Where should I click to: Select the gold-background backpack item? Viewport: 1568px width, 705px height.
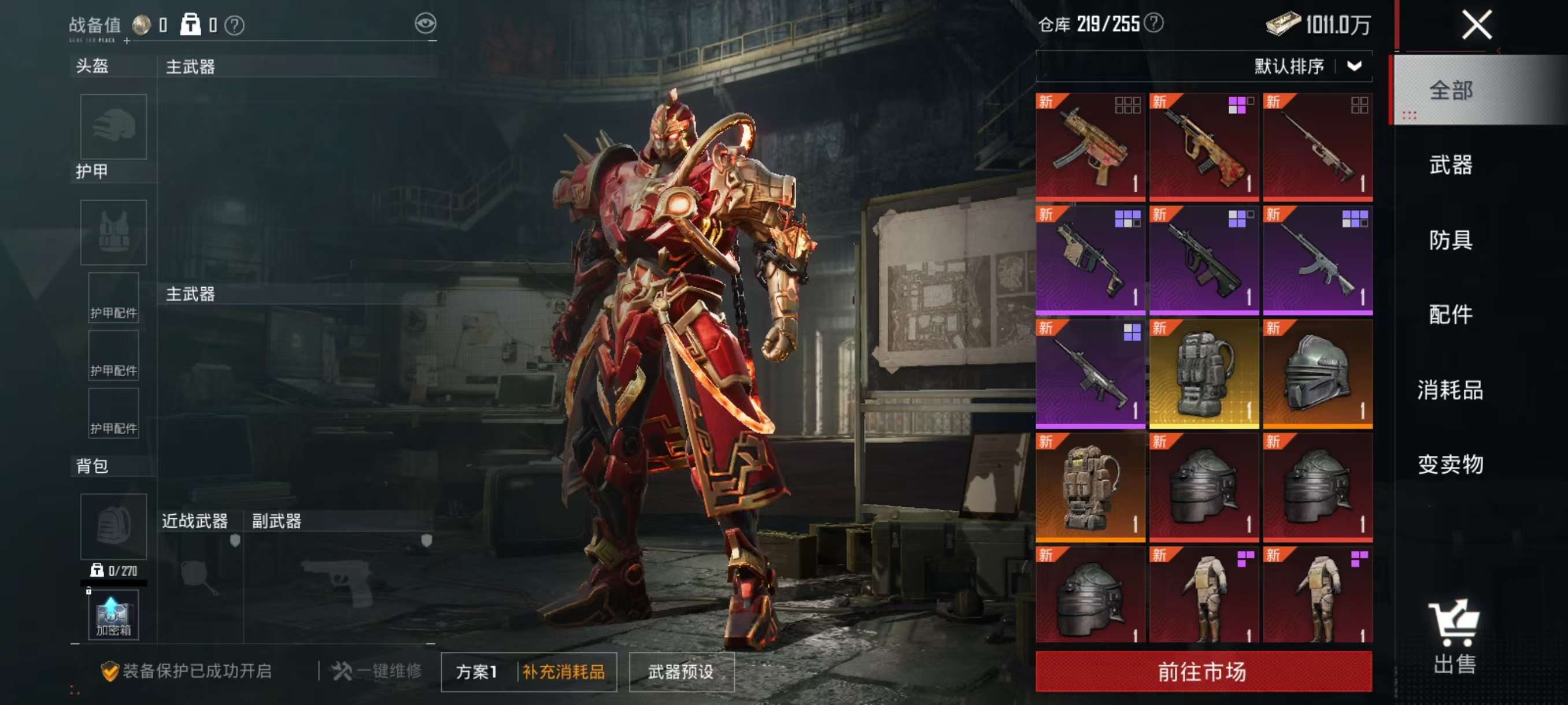tap(1203, 373)
